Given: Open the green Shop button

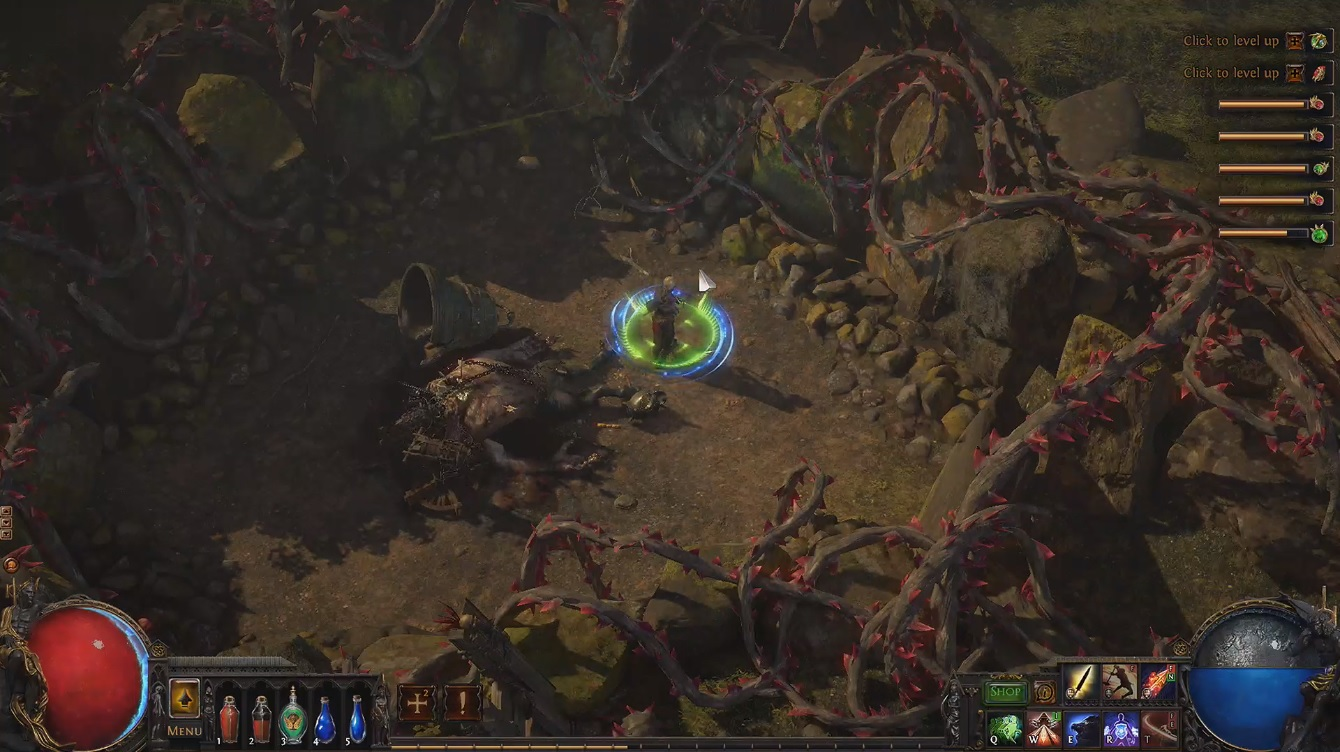Looking at the screenshot, I should (1006, 692).
